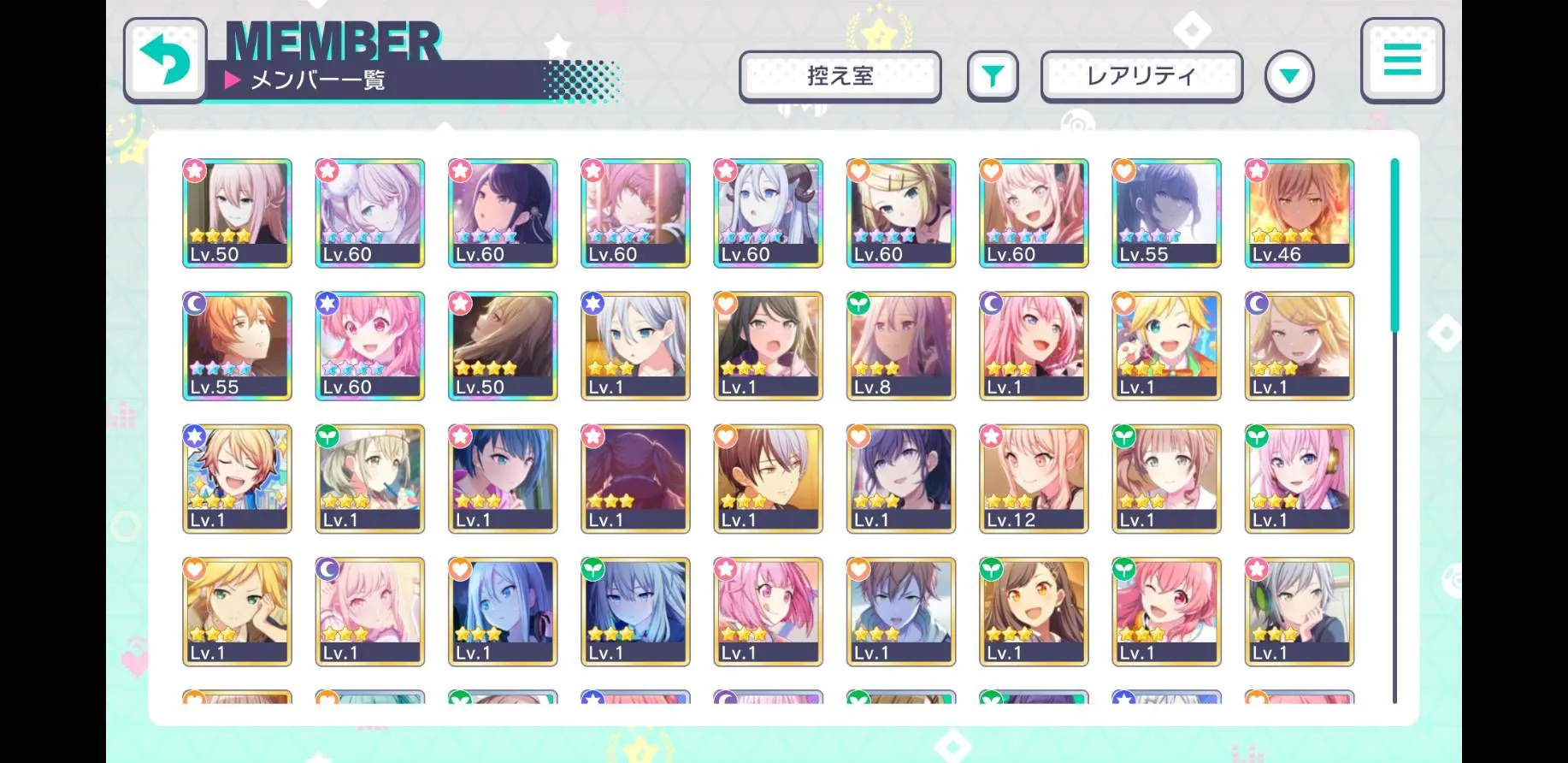1568x763 pixels.
Task: Open the hamburger main menu
Action: [1401, 61]
